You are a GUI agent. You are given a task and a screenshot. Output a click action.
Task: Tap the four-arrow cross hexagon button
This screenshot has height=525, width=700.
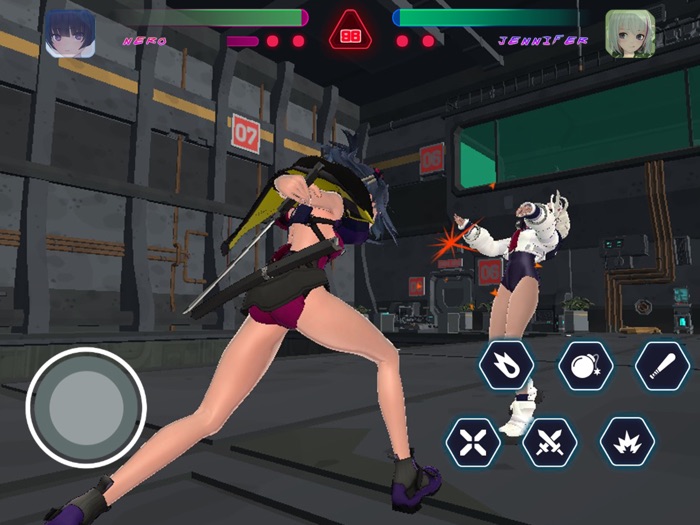(473, 442)
